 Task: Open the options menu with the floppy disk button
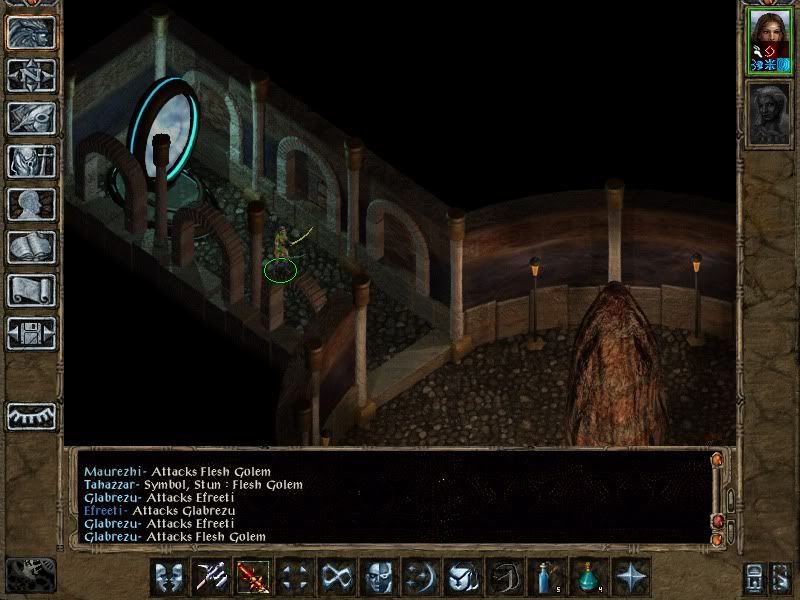(x=31, y=333)
